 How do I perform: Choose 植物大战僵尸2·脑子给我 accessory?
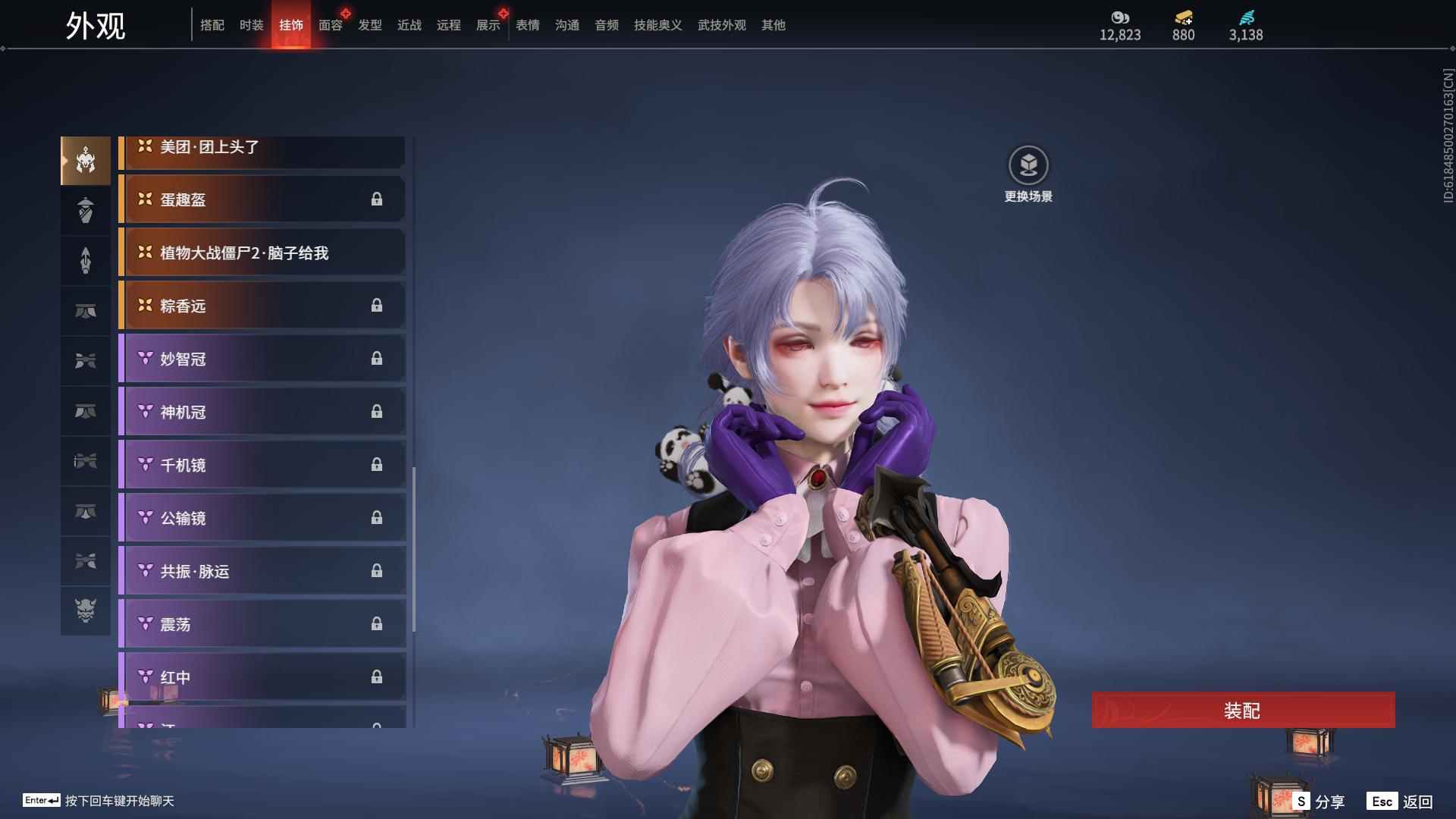point(262,253)
